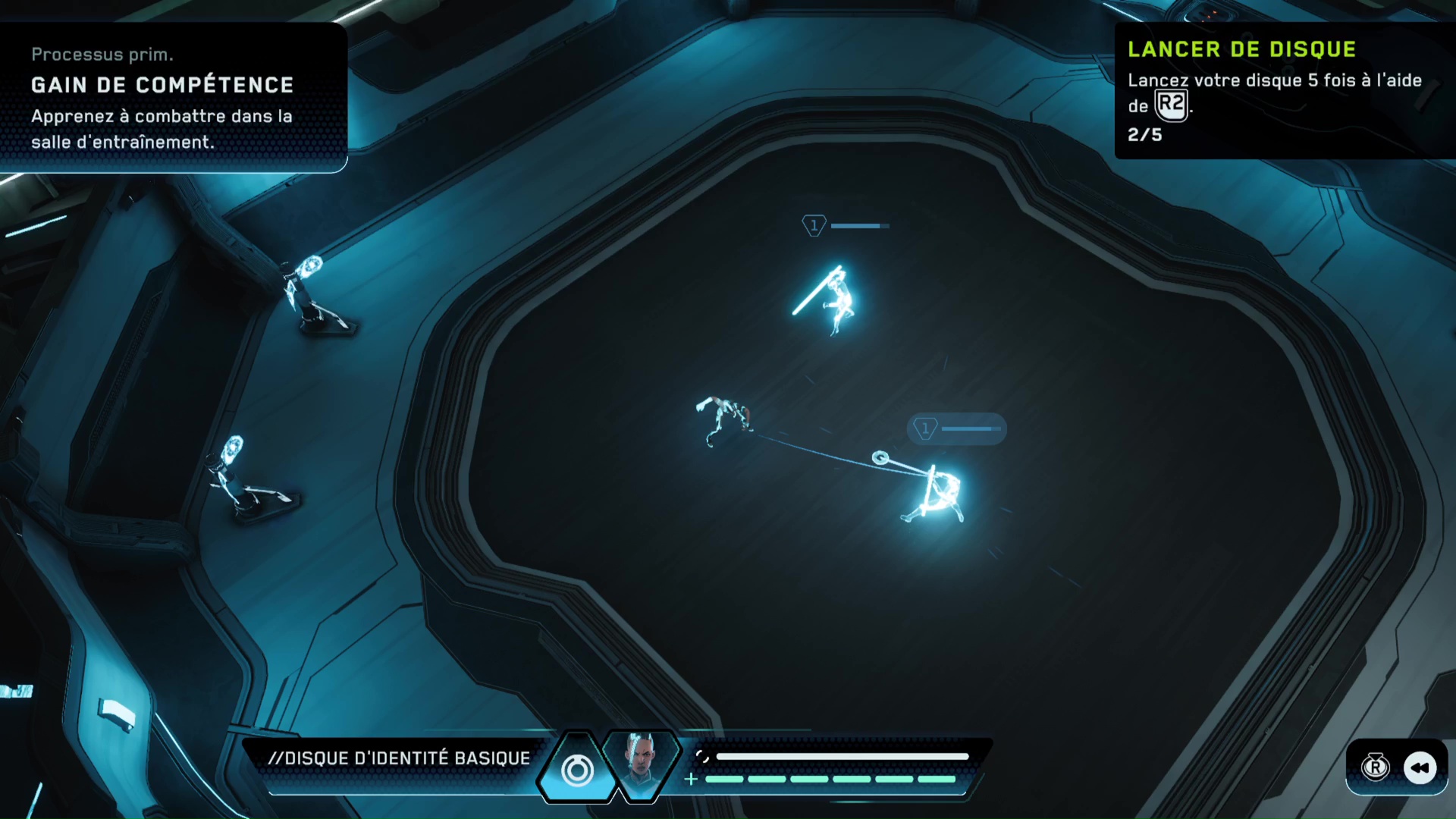Viewport: 1456px width, 819px height.
Task: Click the plus symbol beside the energy bar
Action: pyautogui.click(x=691, y=779)
